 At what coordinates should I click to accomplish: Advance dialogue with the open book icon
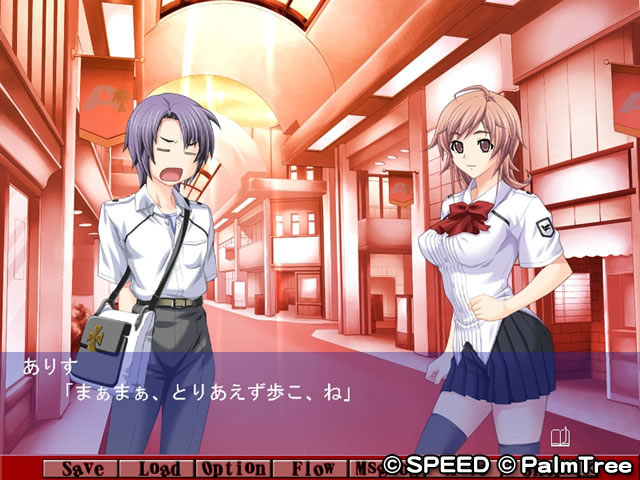tap(560, 436)
